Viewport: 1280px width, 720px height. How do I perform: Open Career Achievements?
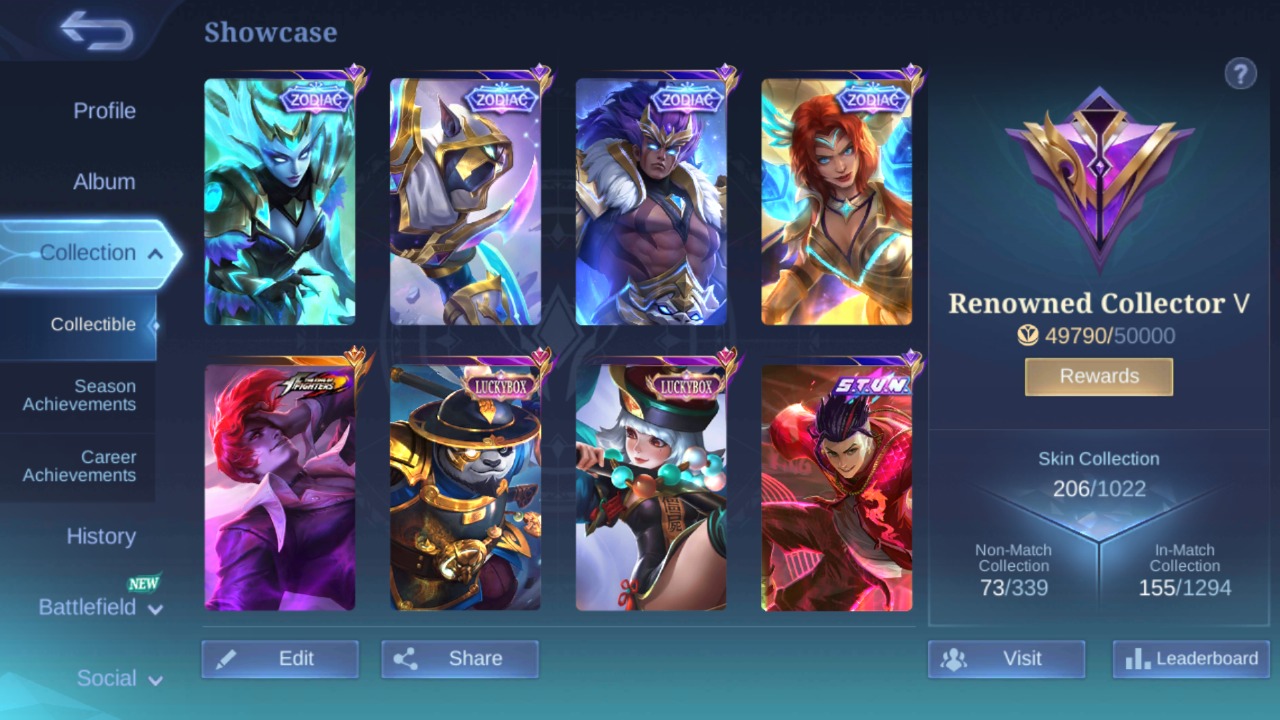(x=79, y=466)
